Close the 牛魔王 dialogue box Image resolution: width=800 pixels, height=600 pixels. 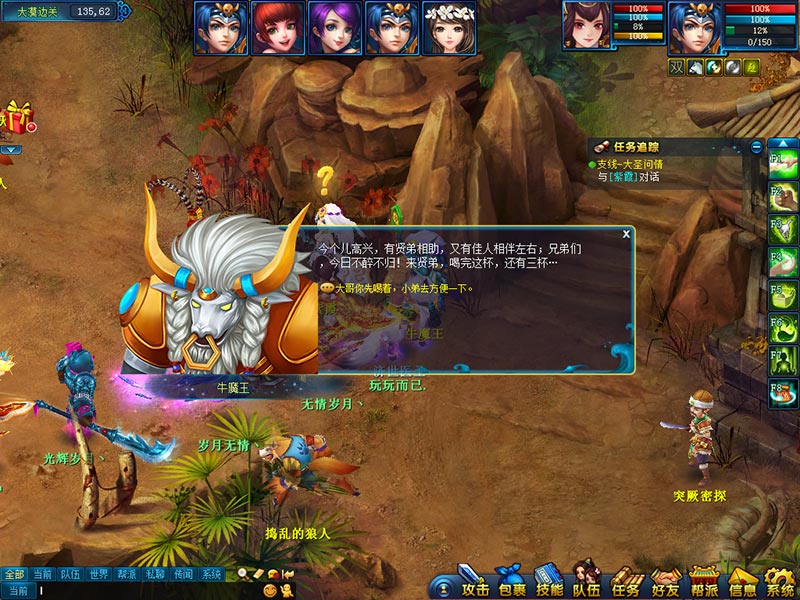tap(626, 234)
